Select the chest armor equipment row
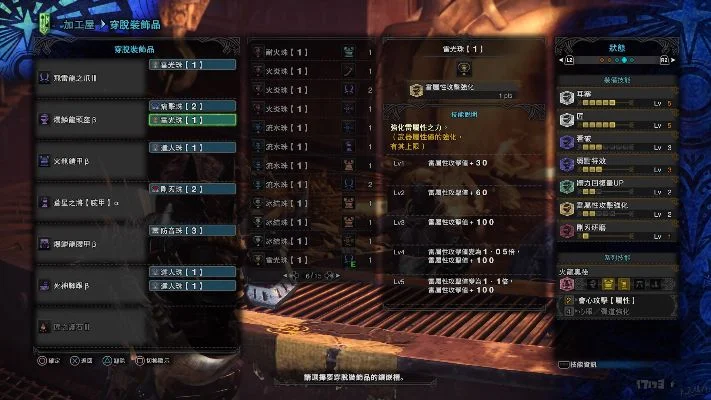The height and width of the screenshot is (400, 711). click(90, 160)
